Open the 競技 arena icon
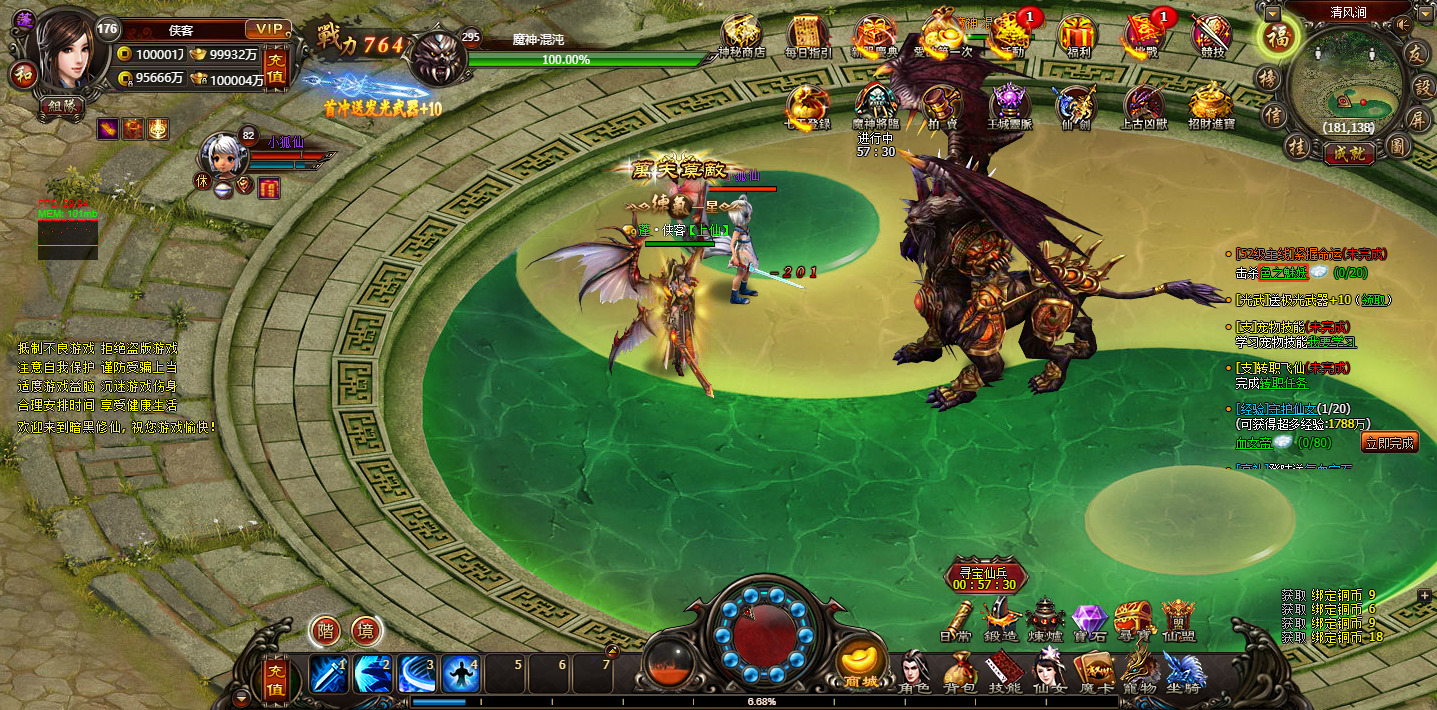The width and height of the screenshot is (1437, 710). point(1211,36)
